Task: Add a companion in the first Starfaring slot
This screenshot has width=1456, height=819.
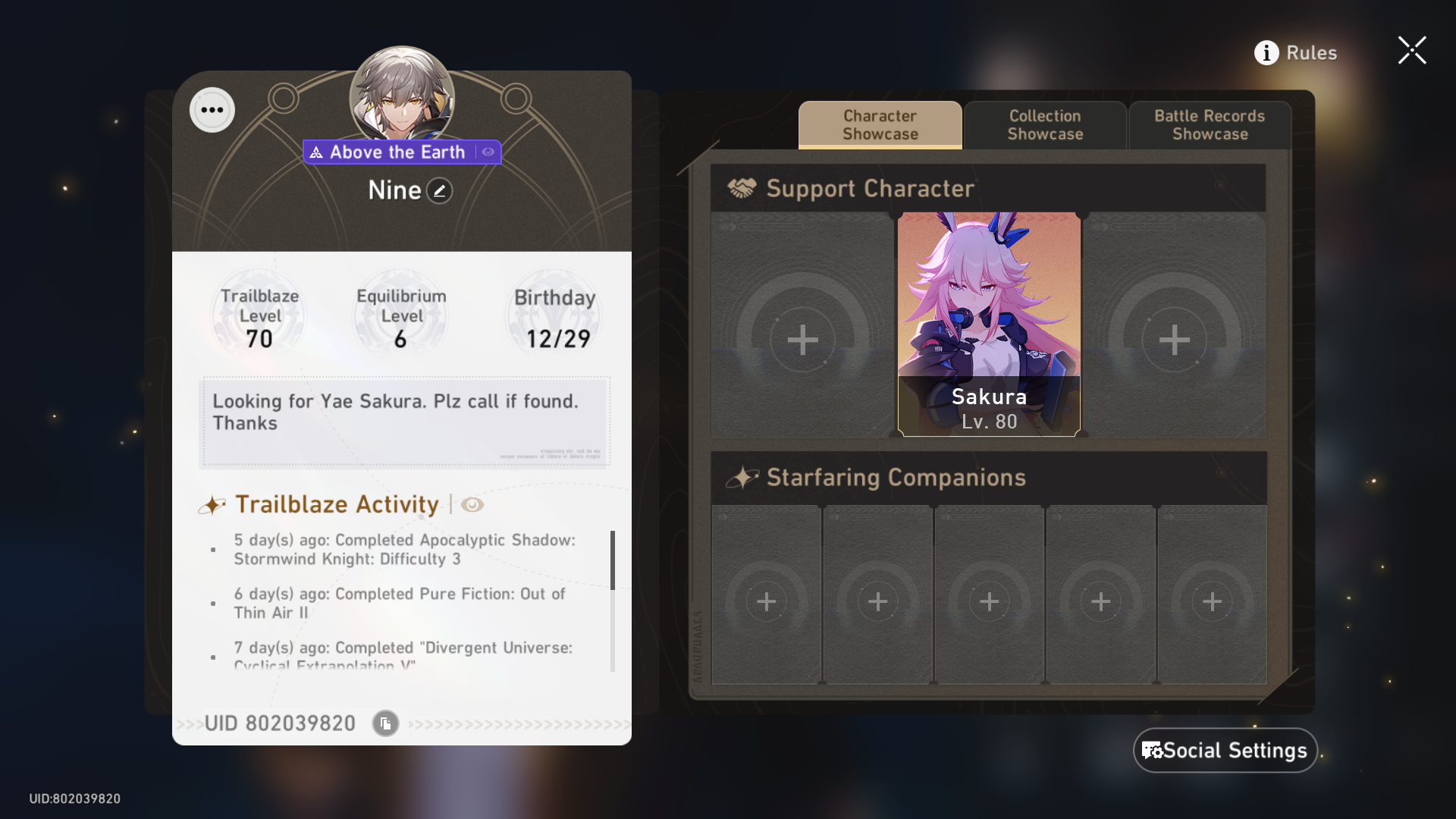Action: pos(766,601)
